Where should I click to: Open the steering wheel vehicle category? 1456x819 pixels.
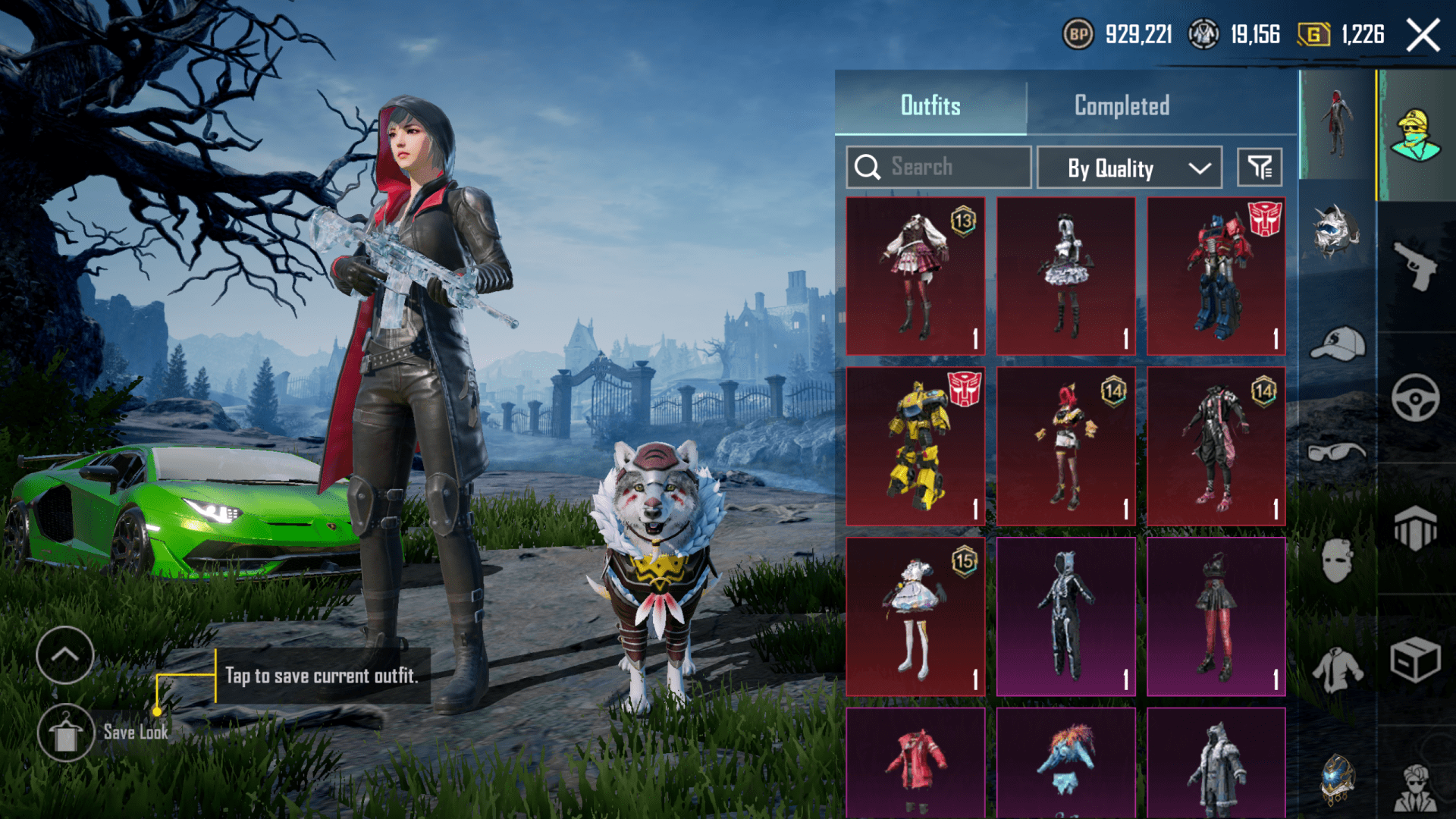coord(1415,398)
